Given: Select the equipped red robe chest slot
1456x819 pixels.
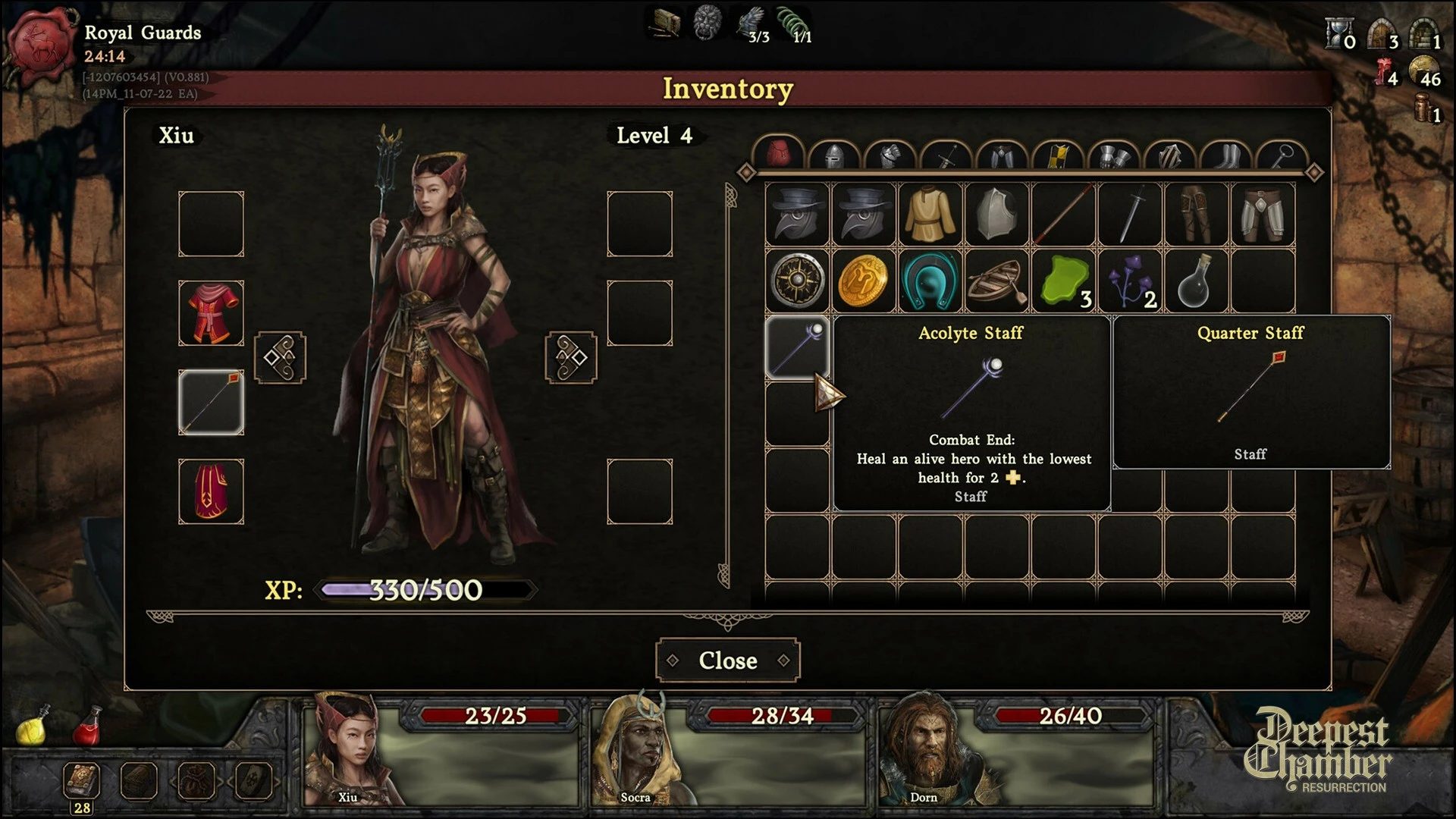Looking at the screenshot, I should (211, 313).
